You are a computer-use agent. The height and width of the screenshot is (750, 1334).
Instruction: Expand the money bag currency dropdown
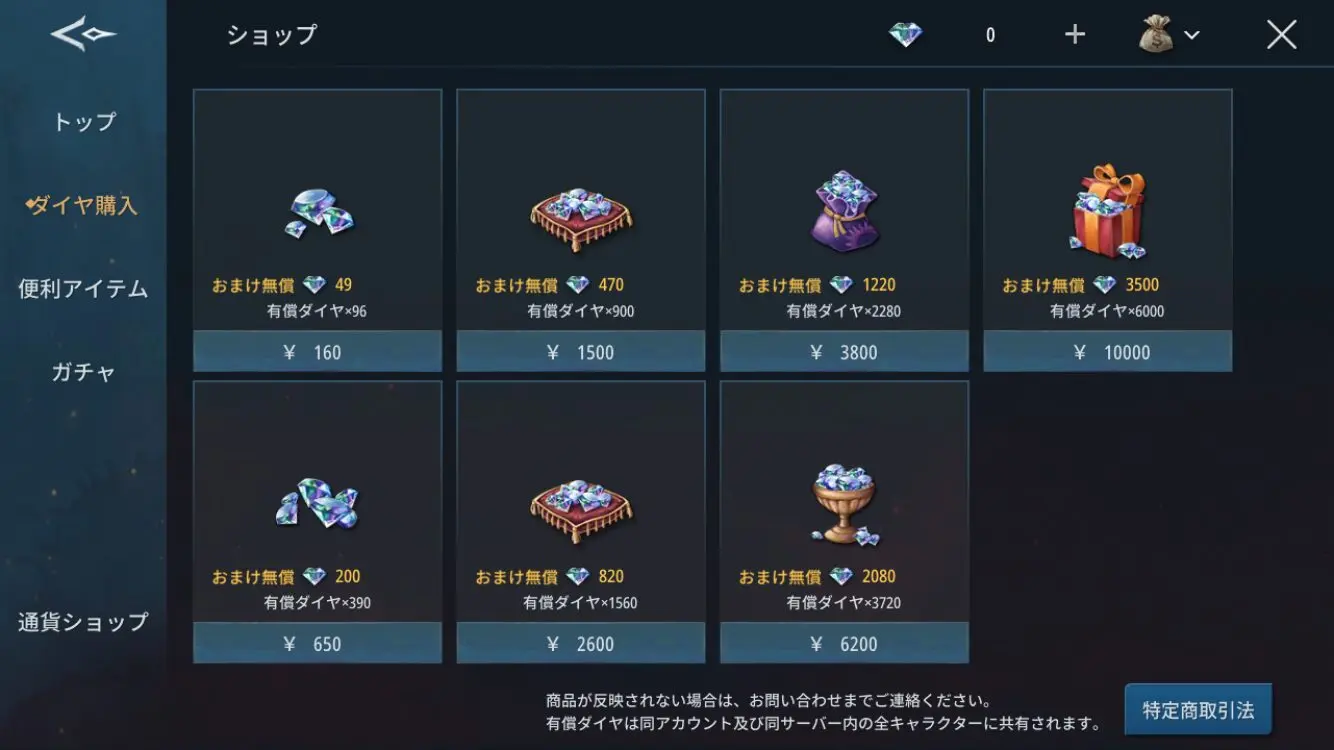click(x=1170, y=35)
